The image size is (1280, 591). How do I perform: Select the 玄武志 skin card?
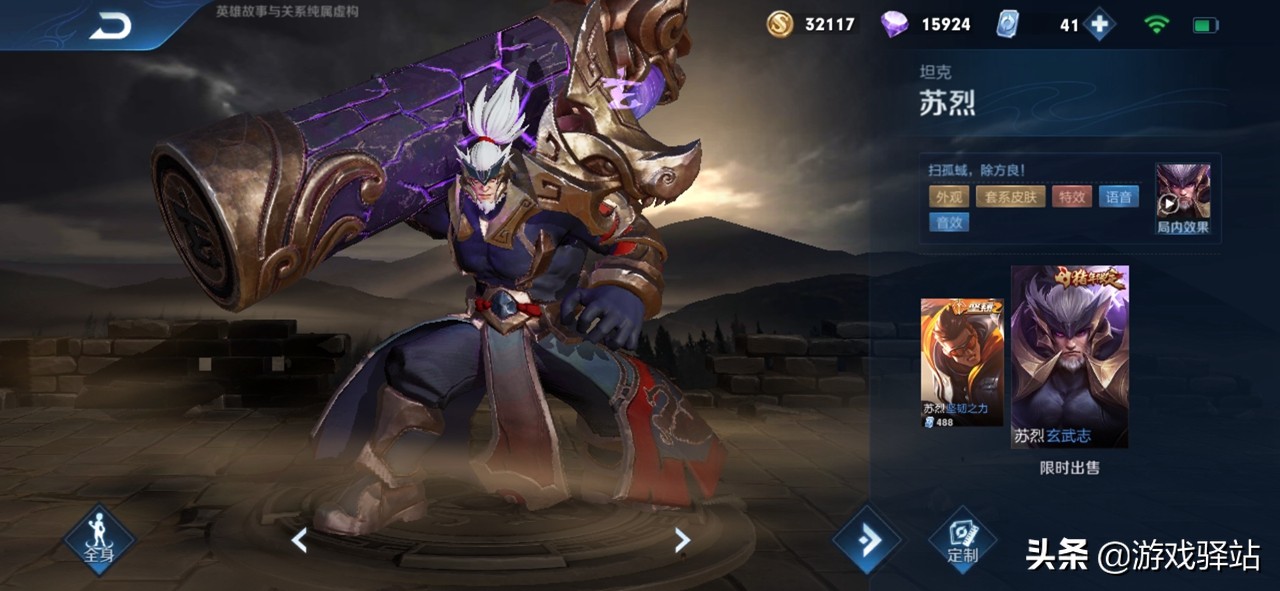click(1069, 357)
